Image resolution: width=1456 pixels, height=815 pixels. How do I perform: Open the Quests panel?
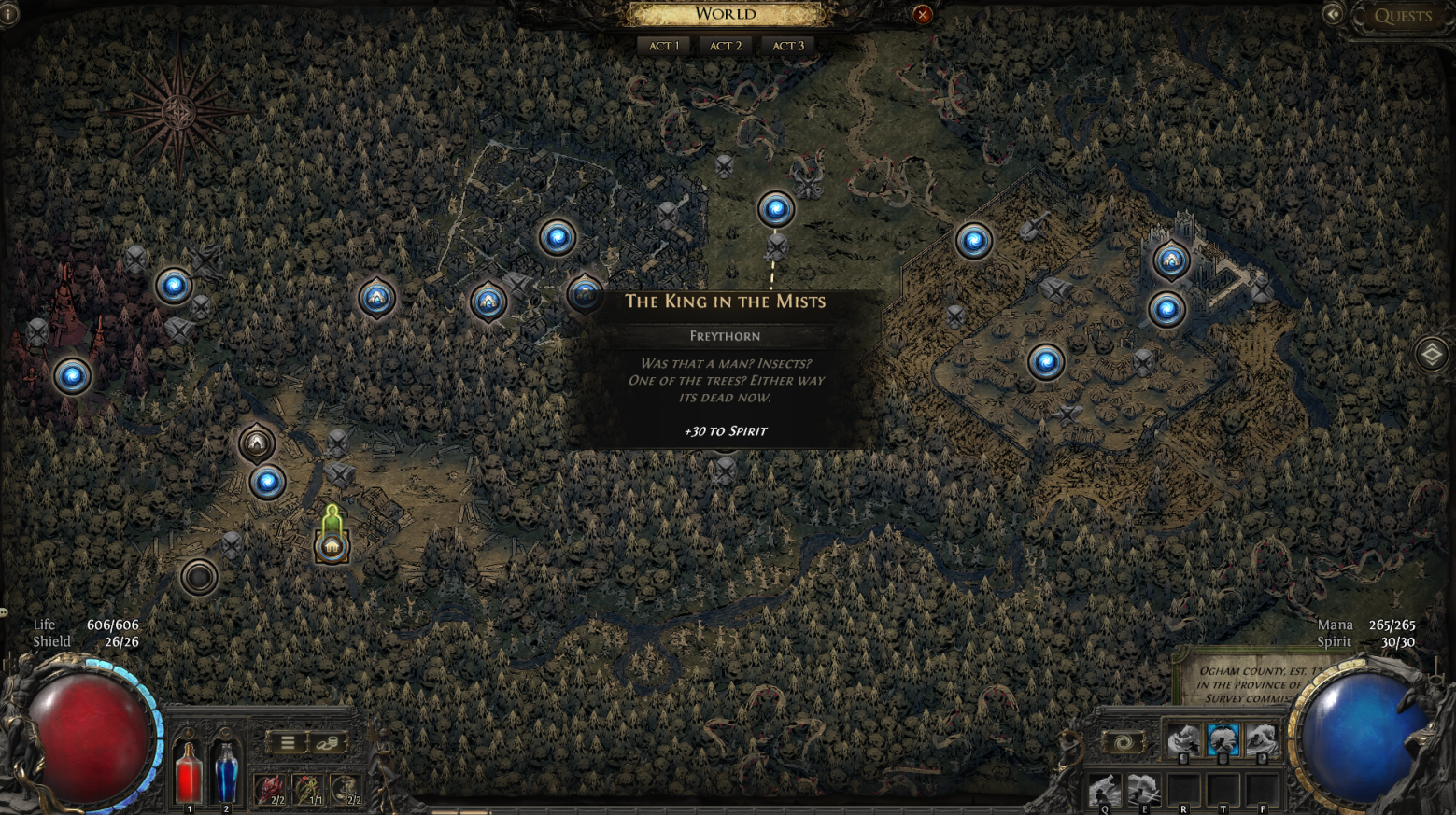point(1403,16)
